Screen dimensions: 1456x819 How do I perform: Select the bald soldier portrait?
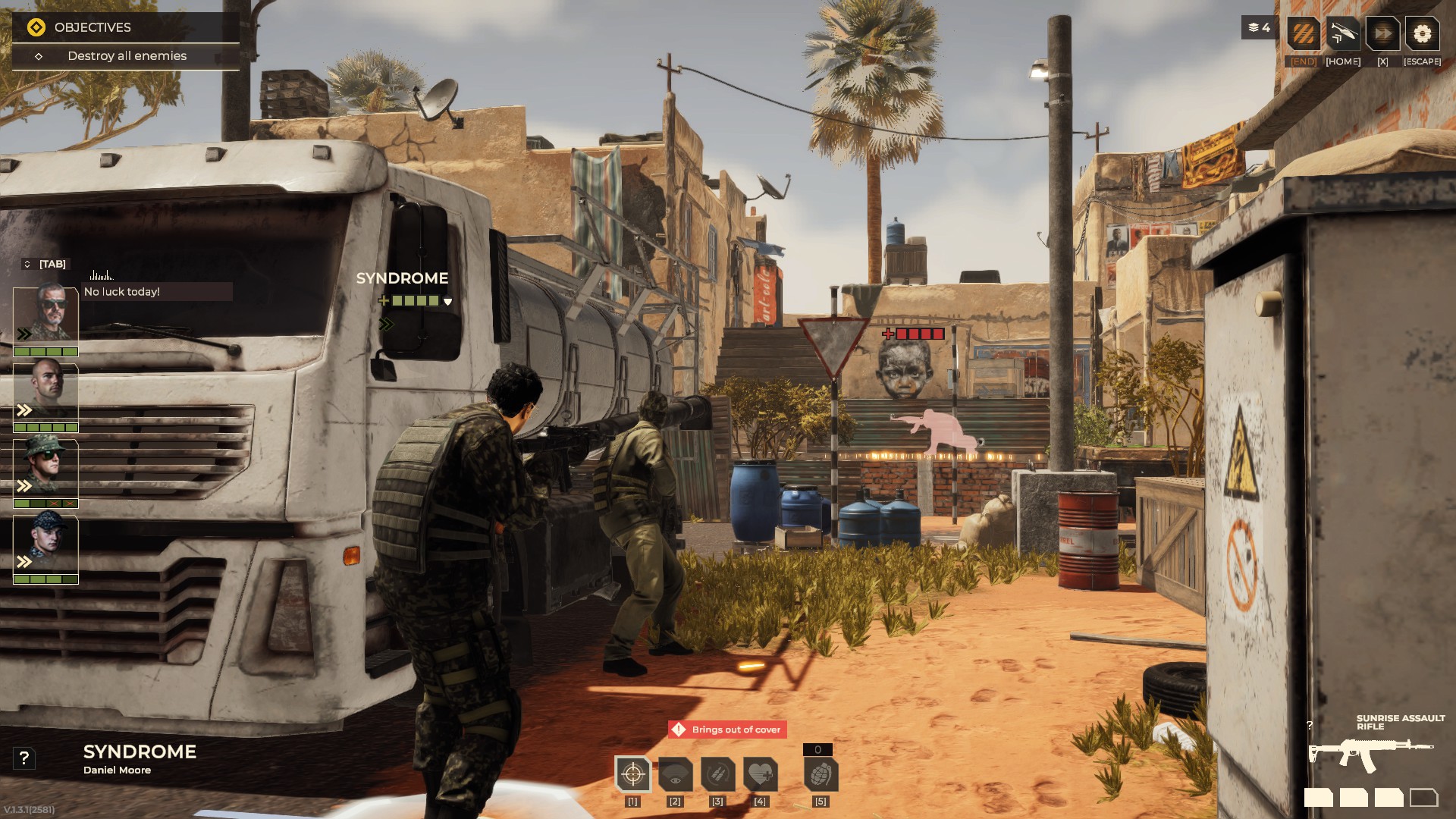pos(45,391)
